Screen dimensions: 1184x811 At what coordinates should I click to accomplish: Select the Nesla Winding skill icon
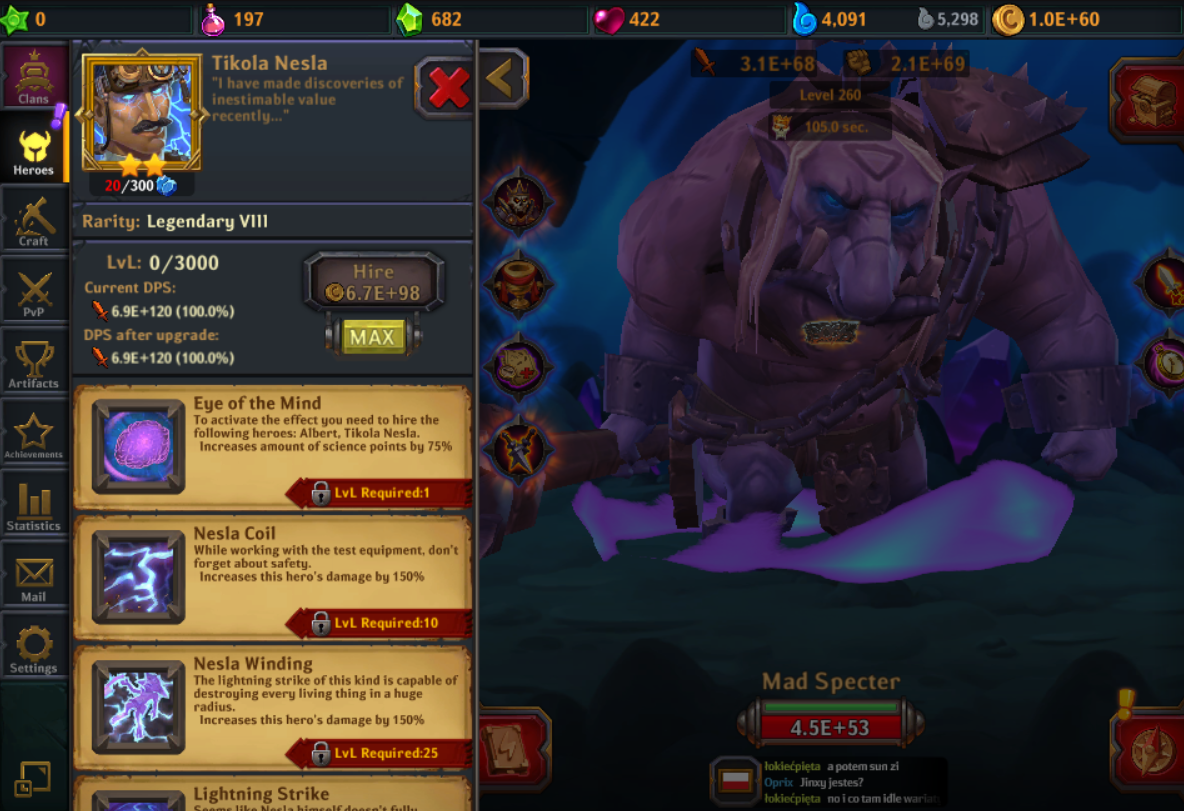(138, 706)
